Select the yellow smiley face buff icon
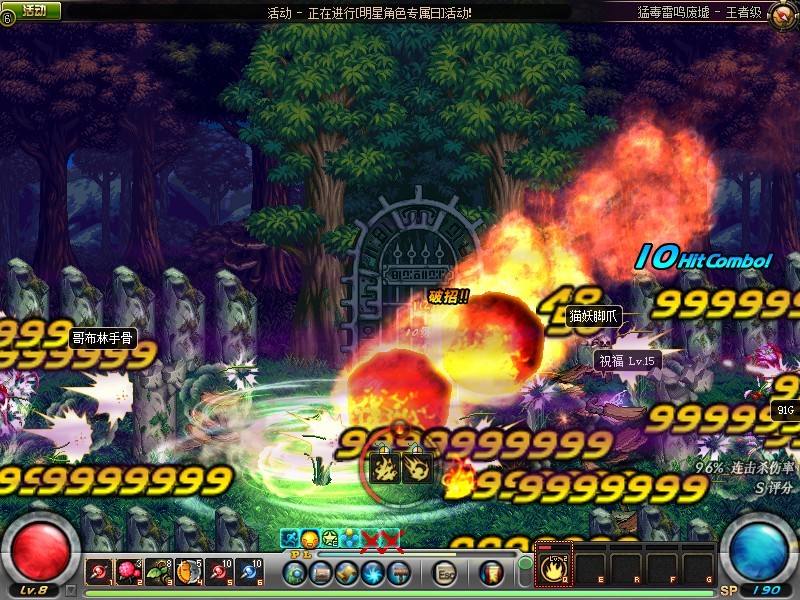Screen dimensions: 800x600 pyautogui.click(x=309, y=539)
